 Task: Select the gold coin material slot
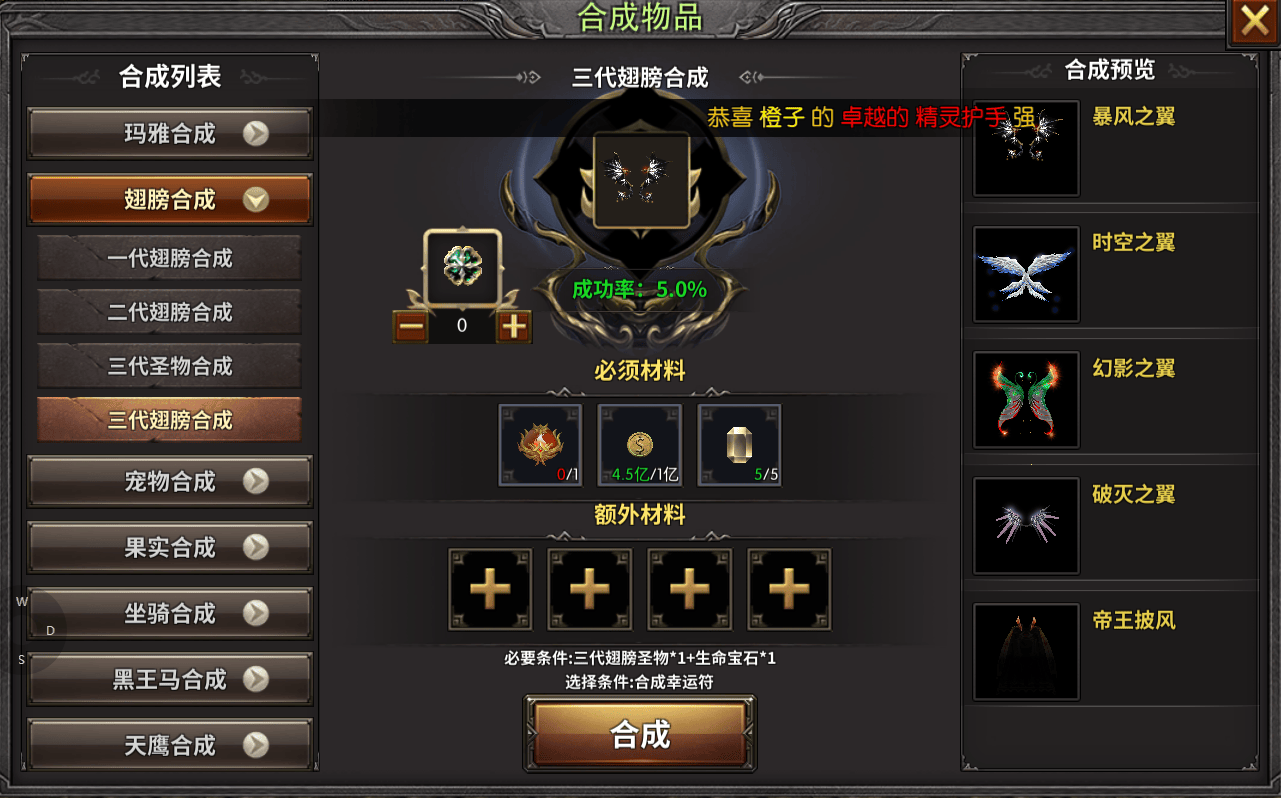(x=640, y=445)
